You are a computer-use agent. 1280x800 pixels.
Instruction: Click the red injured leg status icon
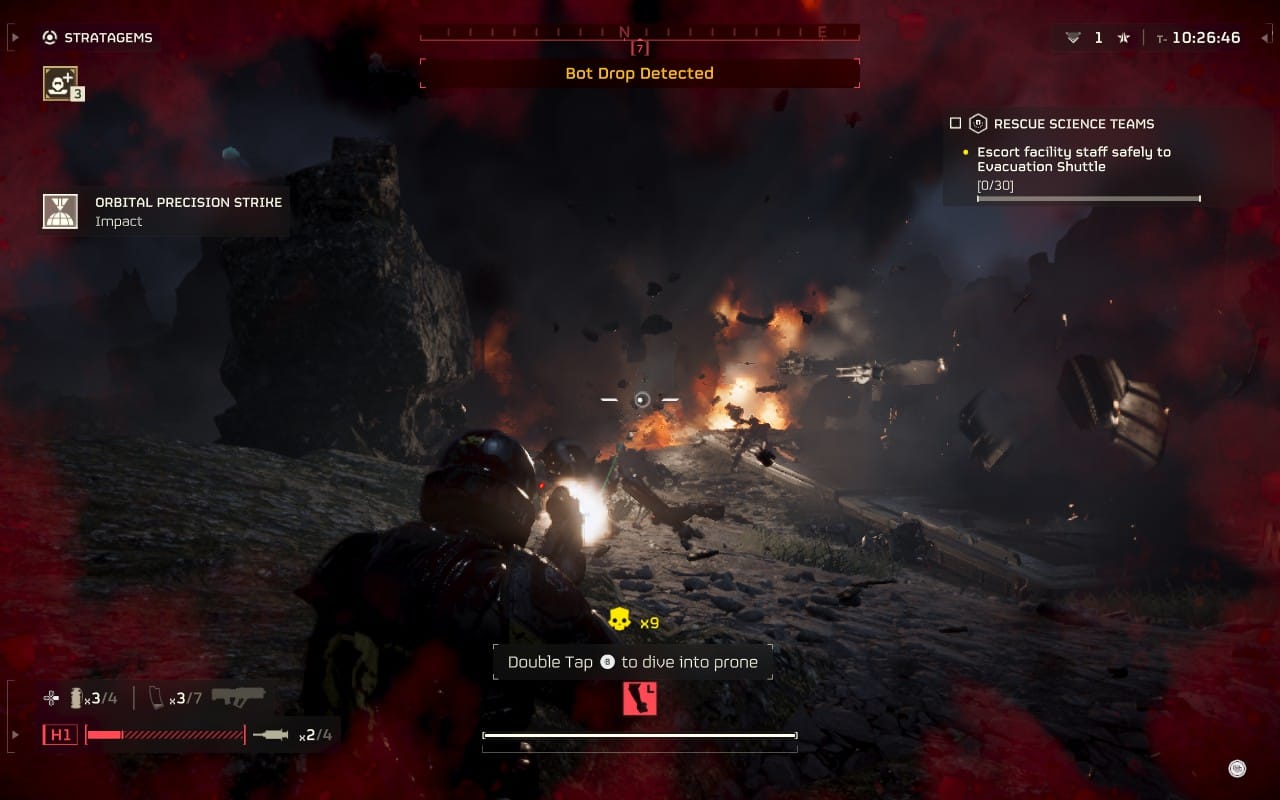coord(639,698)
